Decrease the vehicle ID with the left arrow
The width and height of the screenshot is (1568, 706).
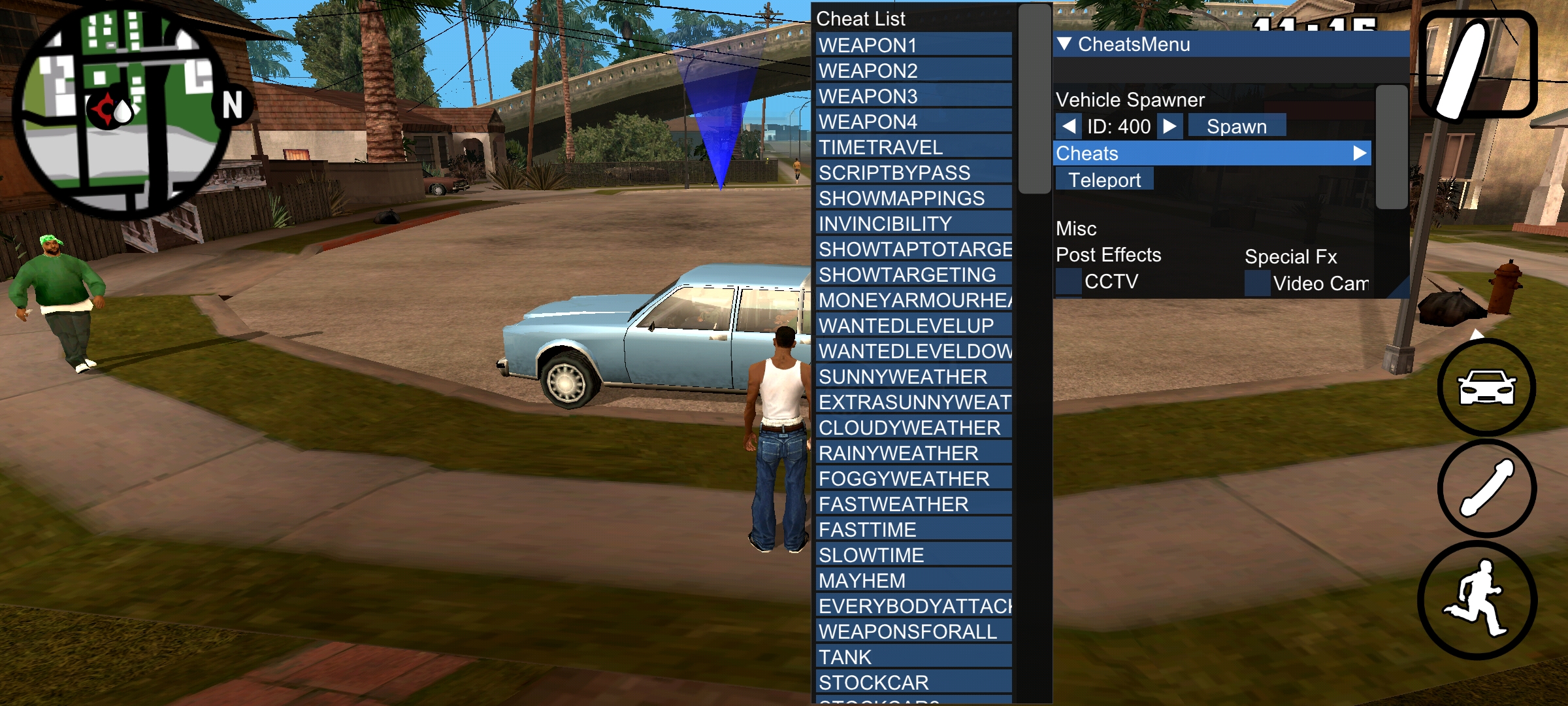pyautogui.click(x=1069, y=126)
